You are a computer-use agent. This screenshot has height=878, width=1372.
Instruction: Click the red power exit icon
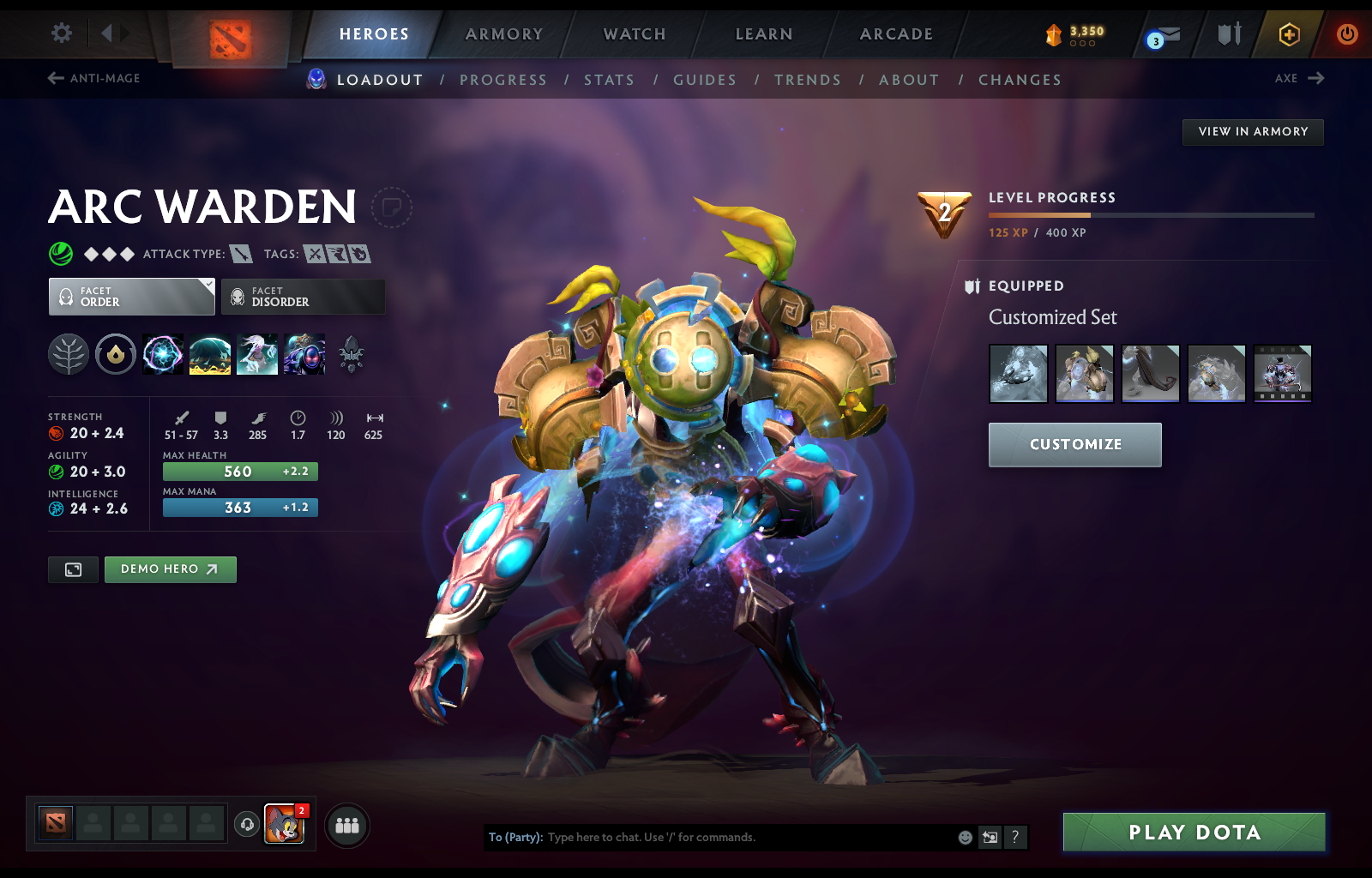coord(1346,34)
